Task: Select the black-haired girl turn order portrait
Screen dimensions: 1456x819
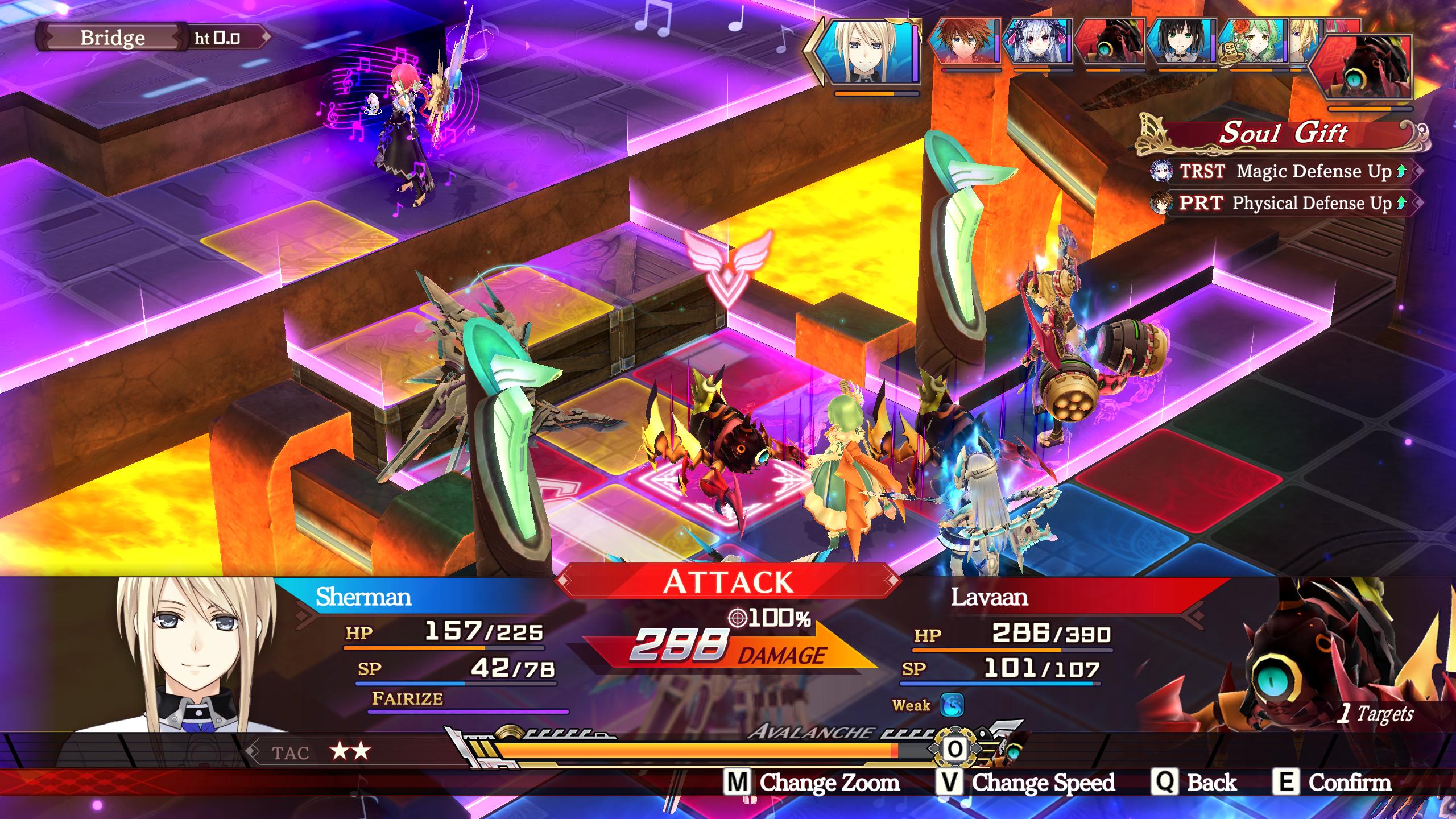Action: pos(1181,41)
